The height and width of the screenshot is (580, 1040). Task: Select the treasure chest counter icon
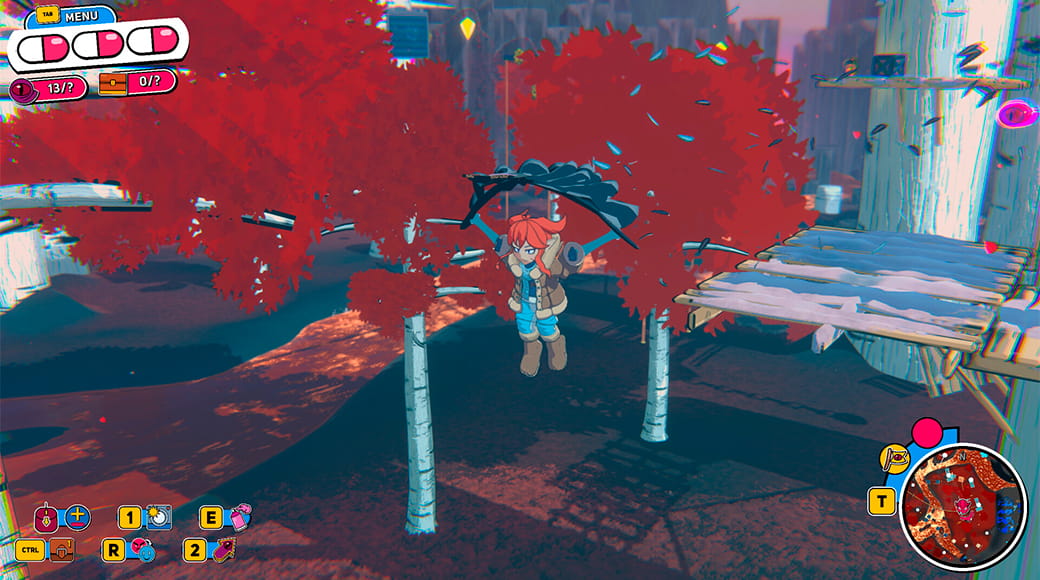(113, 83)
